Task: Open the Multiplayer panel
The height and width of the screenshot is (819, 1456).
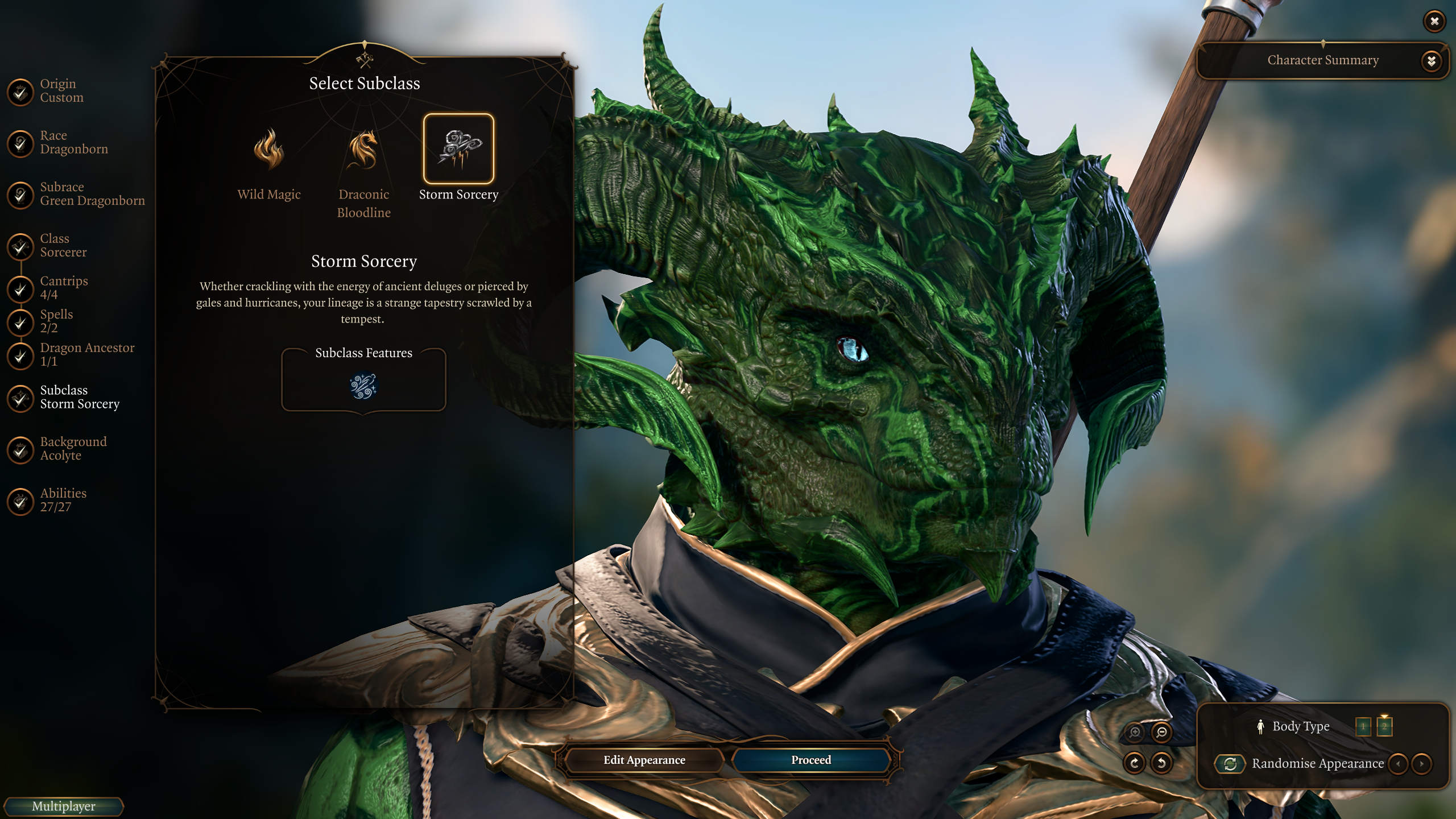Action: click(x=63, y=806)
